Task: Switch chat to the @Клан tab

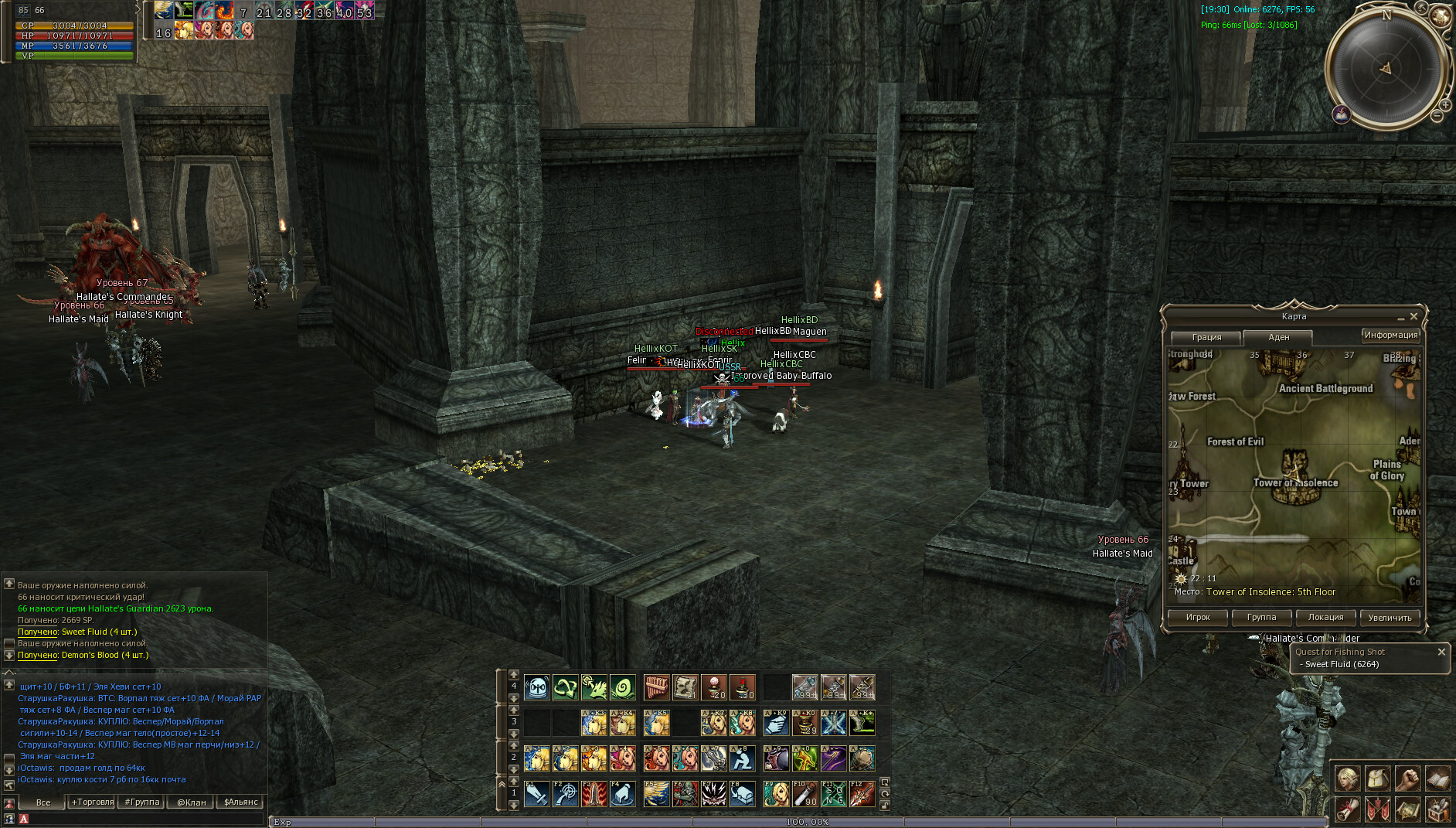Action: (x=191, y=802)
